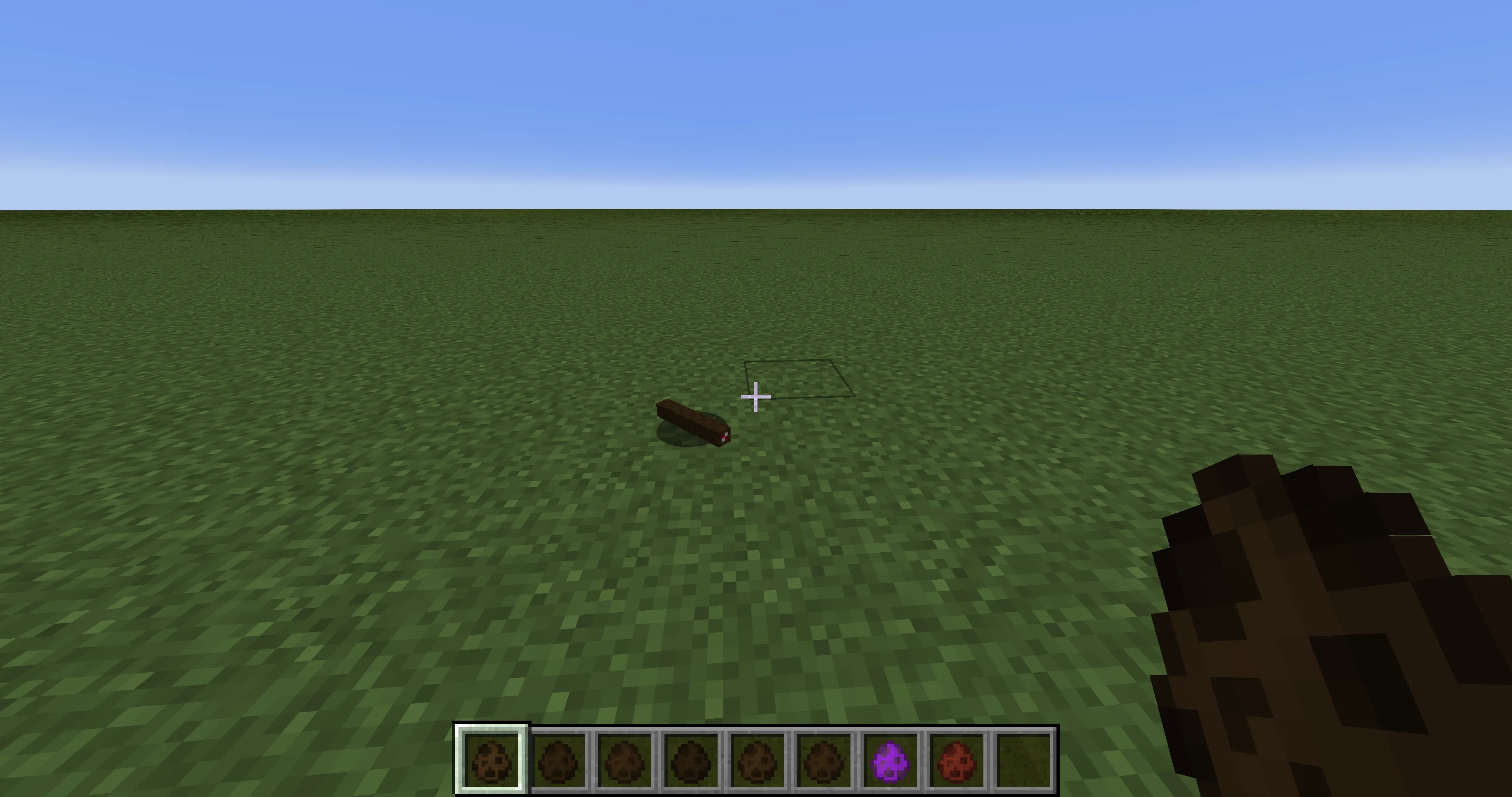The image size is (1512, 797).
Task: Click the crosshair at screen center
Action: click(x=756, y=397)
